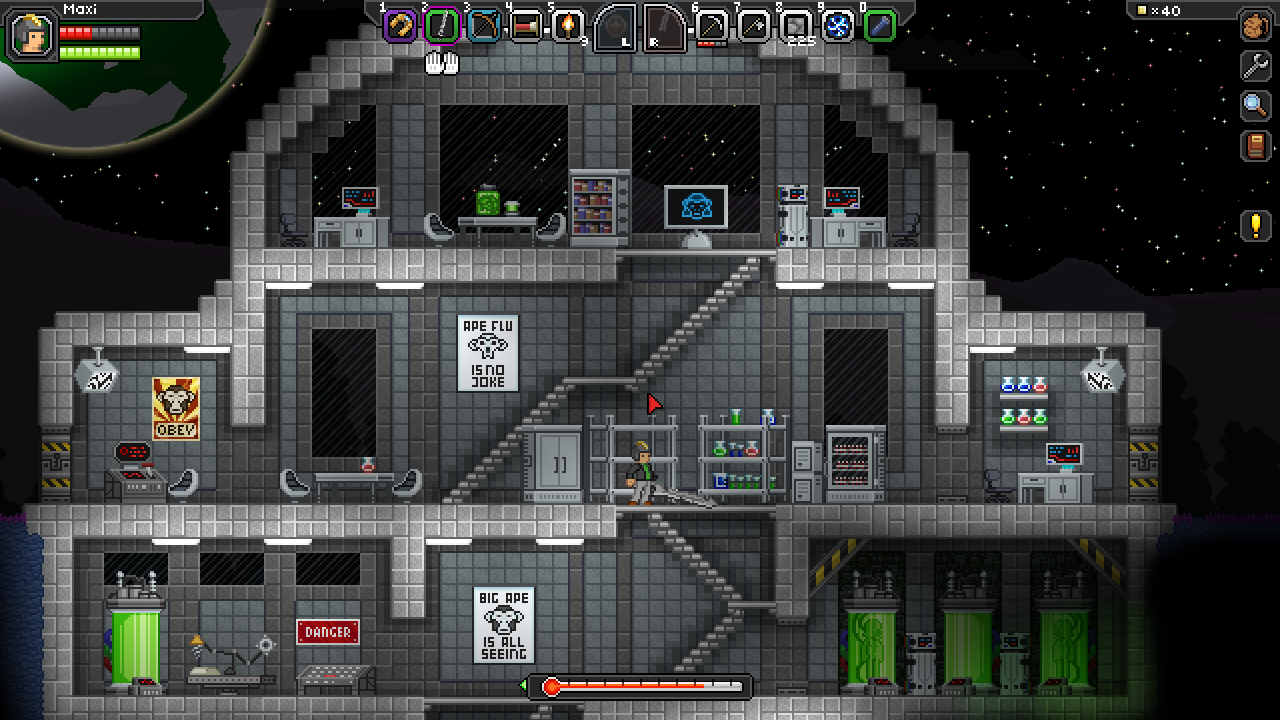1280x720 pixels.
Task: Select the bed item in the hotbar
Action: (526, 25)
